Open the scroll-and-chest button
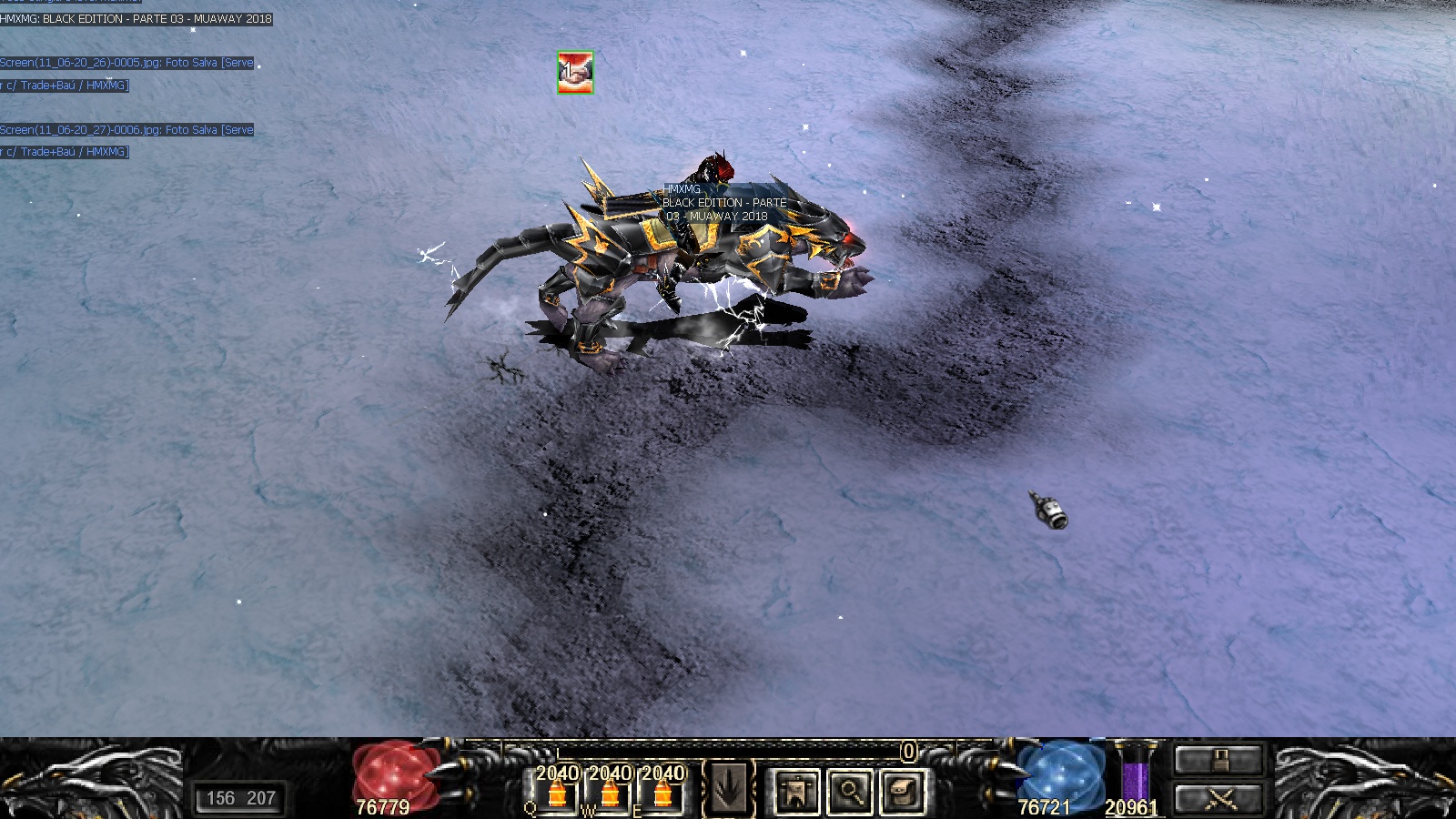The height and width of the screenshot is (819, 1456). pyautogui.click(x=903, y=791)
